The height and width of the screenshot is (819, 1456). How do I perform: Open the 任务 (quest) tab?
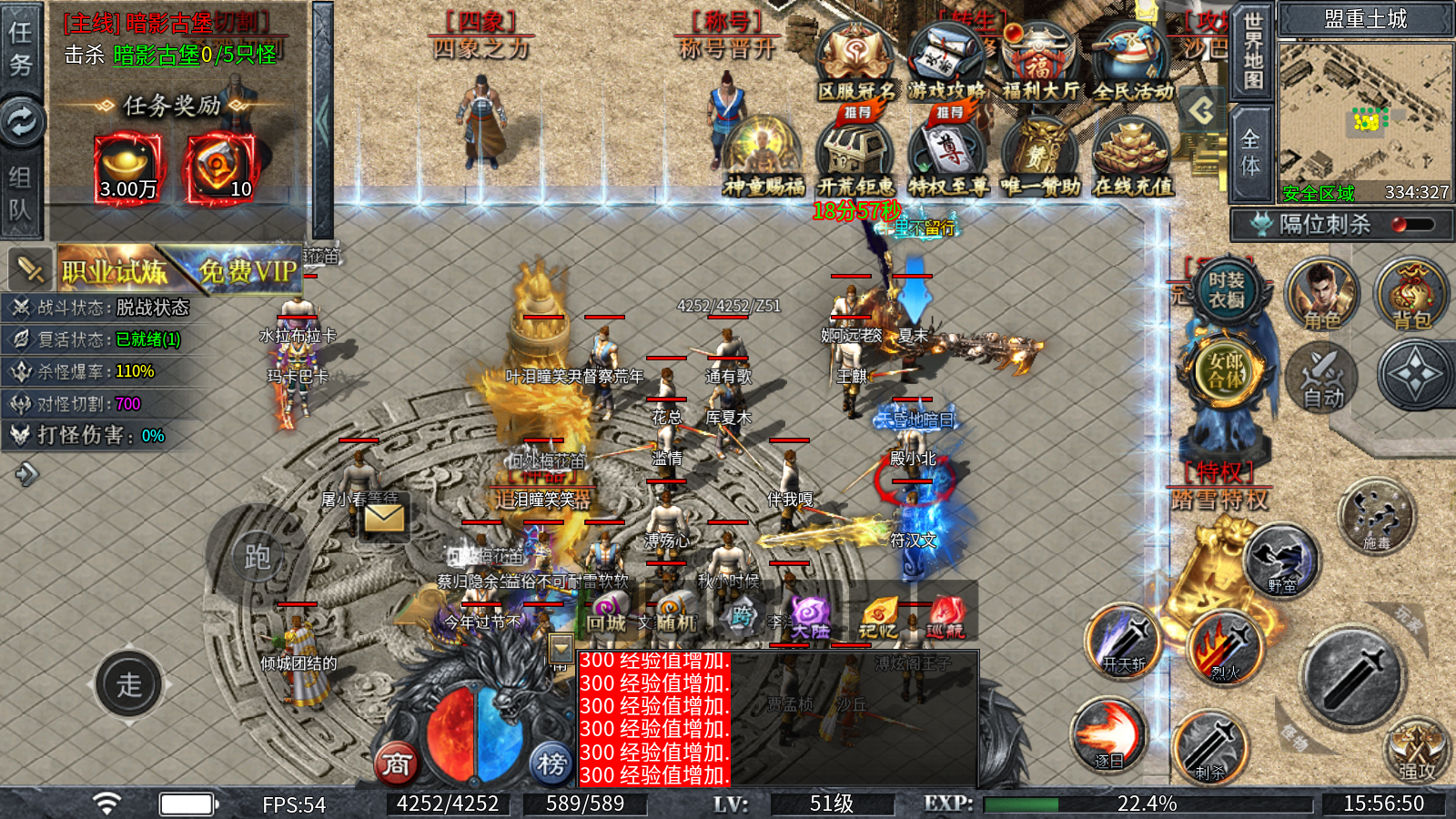point(20,48)
